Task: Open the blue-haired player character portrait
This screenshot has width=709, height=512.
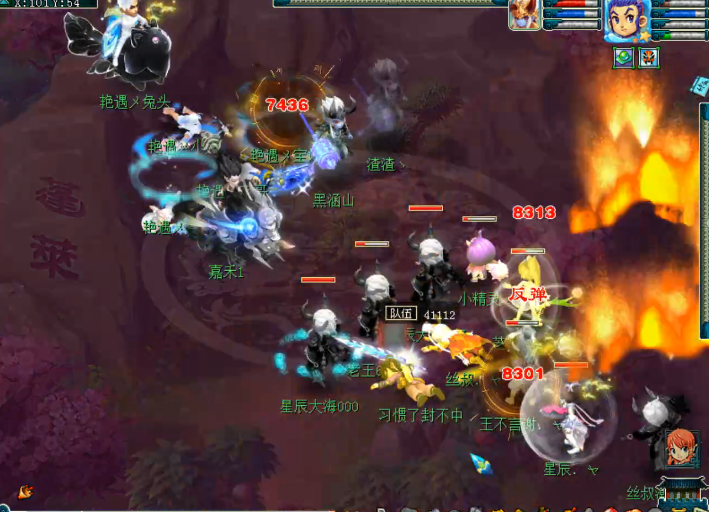Action: (627, 20)
